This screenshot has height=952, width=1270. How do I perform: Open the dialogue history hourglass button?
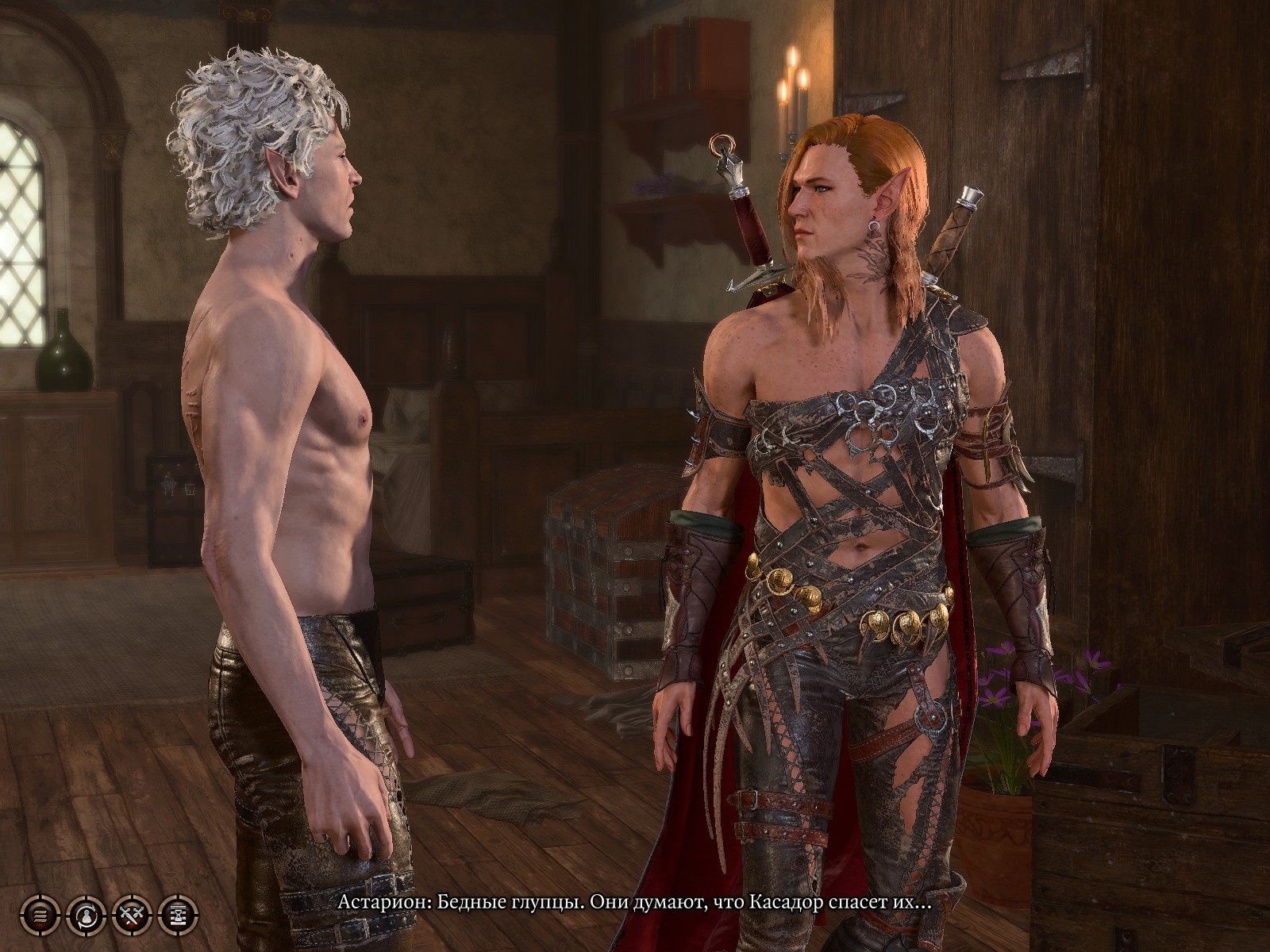pos(177,916)
